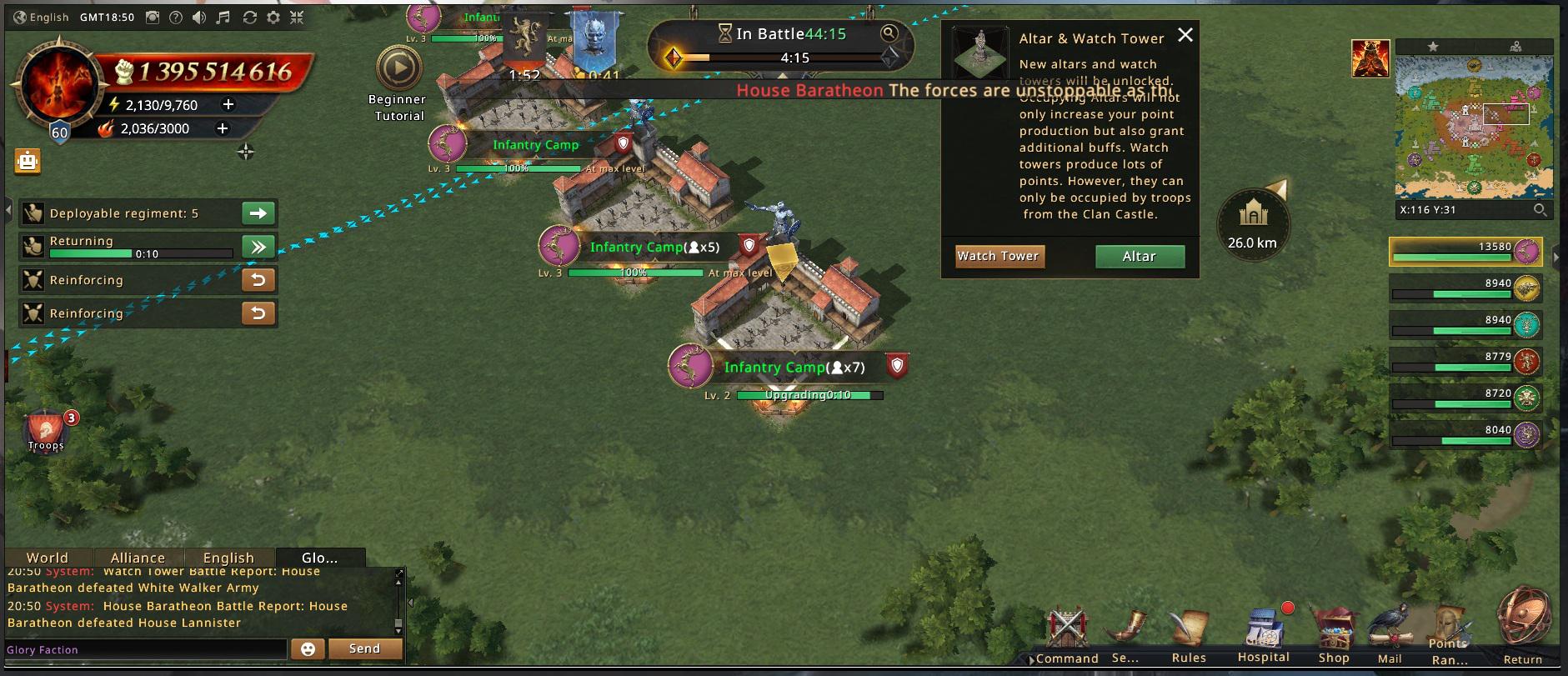Close the Altar & Watch Tower panel
The image size is (1568, 676).
1185,35
